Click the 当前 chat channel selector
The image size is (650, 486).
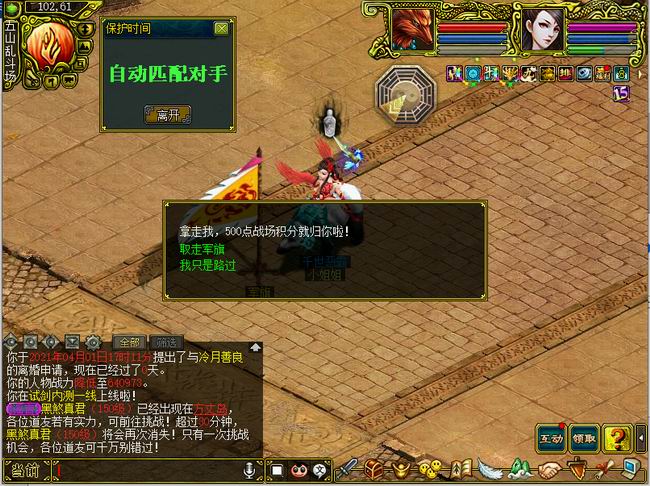27,470
